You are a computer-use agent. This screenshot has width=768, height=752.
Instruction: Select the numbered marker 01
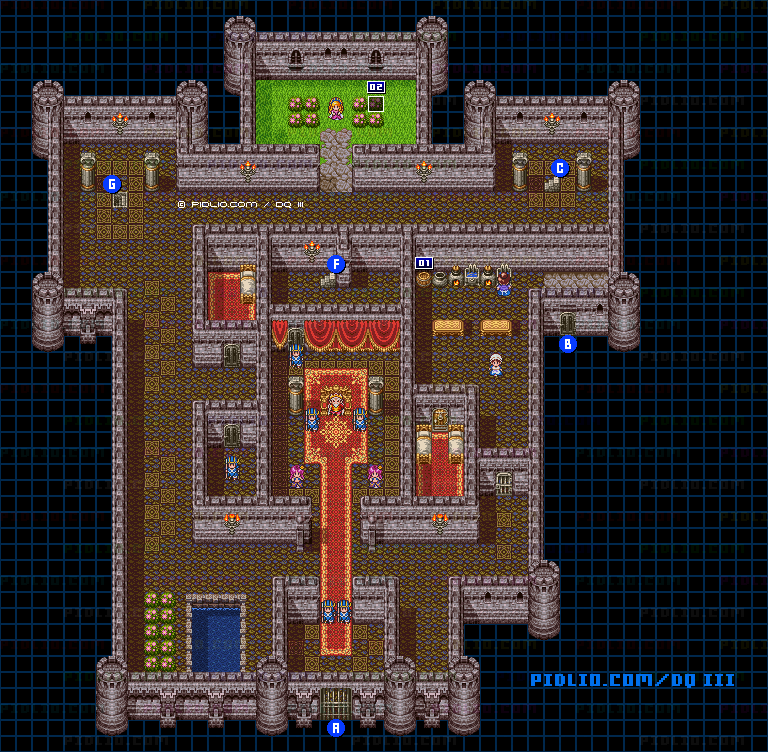424,263
